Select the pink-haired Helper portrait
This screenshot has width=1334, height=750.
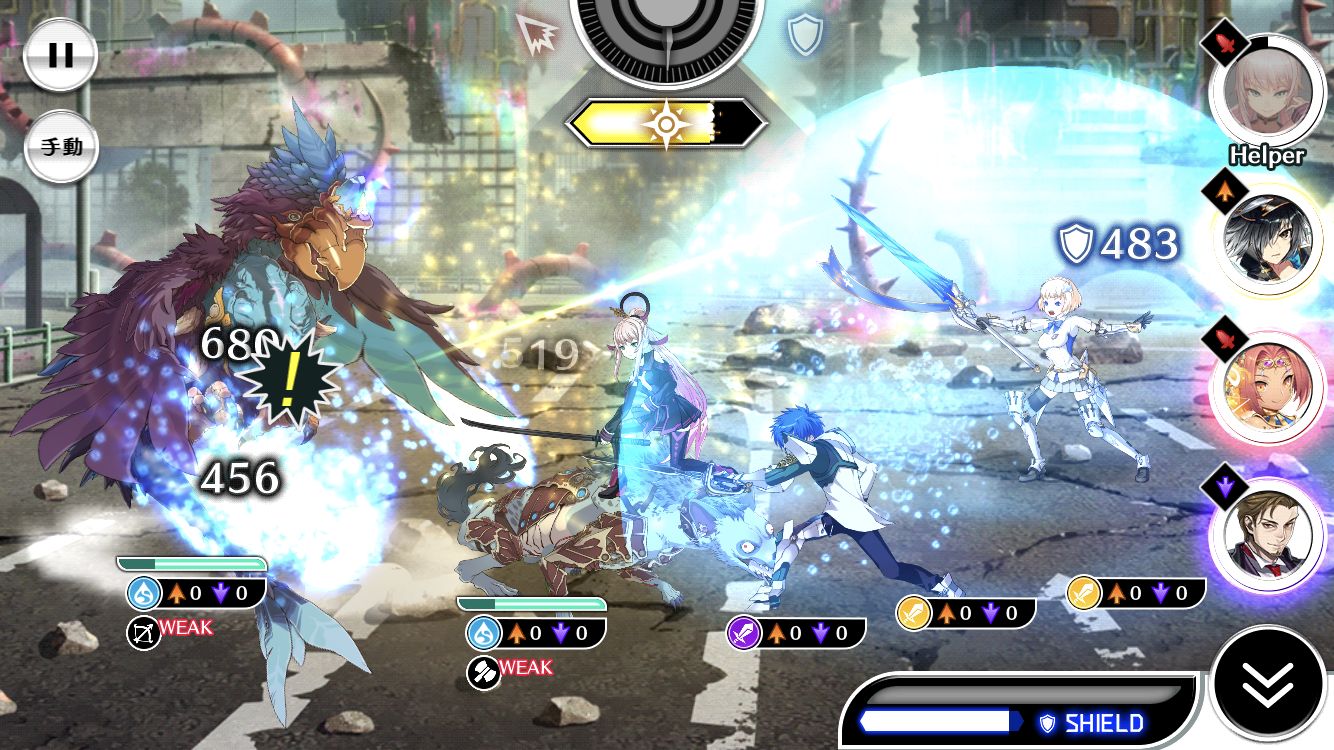[1267, 90]
